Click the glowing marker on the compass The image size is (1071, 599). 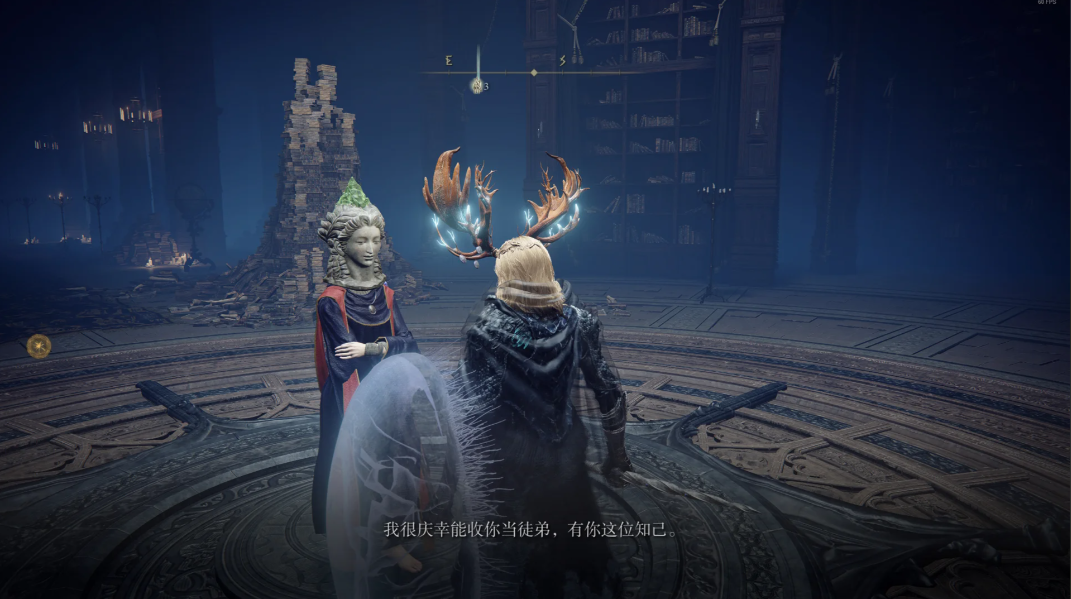point(478,86)
